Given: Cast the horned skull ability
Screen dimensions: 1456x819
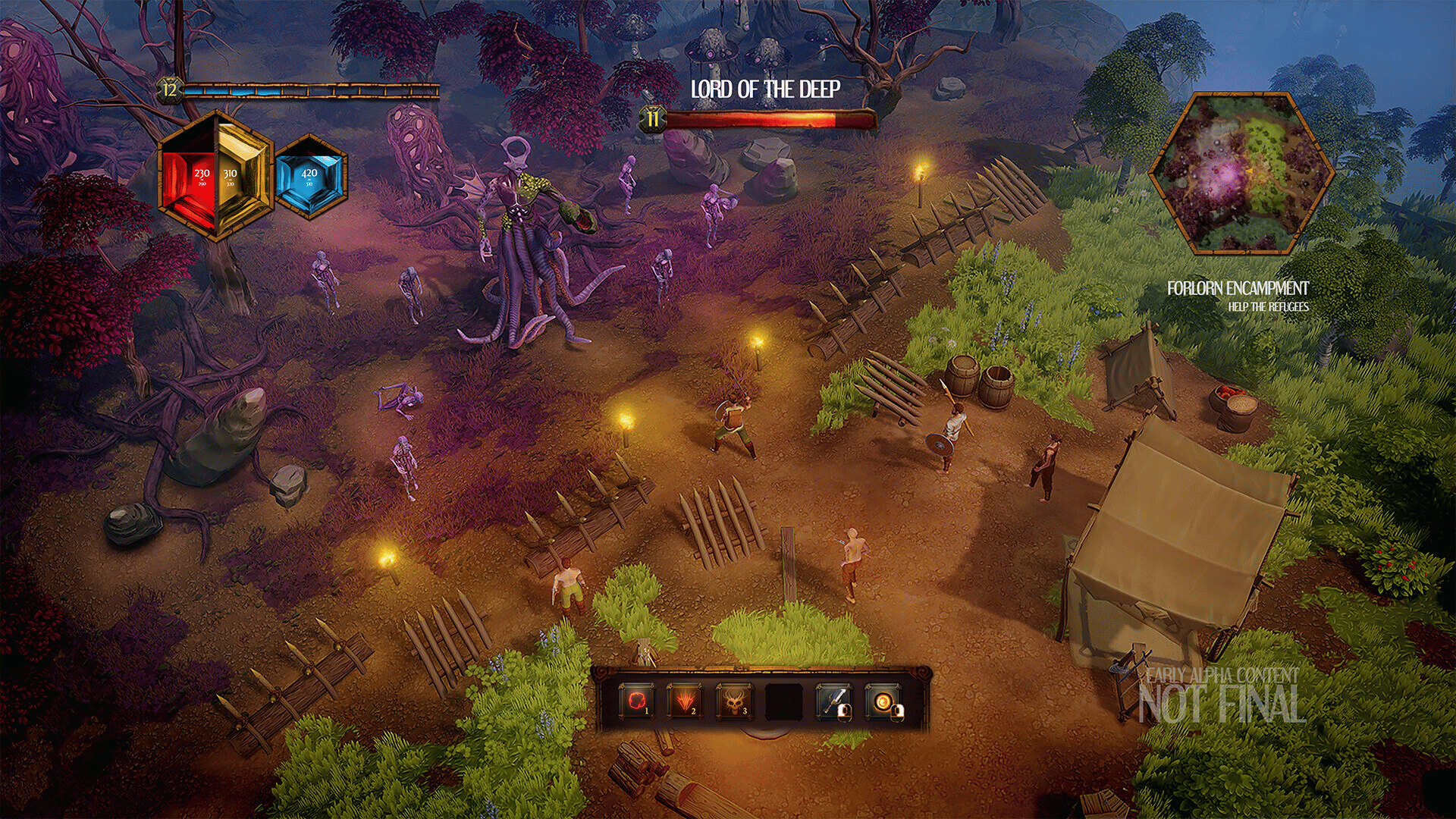Looking at the screenshot, I should click(x=733, y=701).
